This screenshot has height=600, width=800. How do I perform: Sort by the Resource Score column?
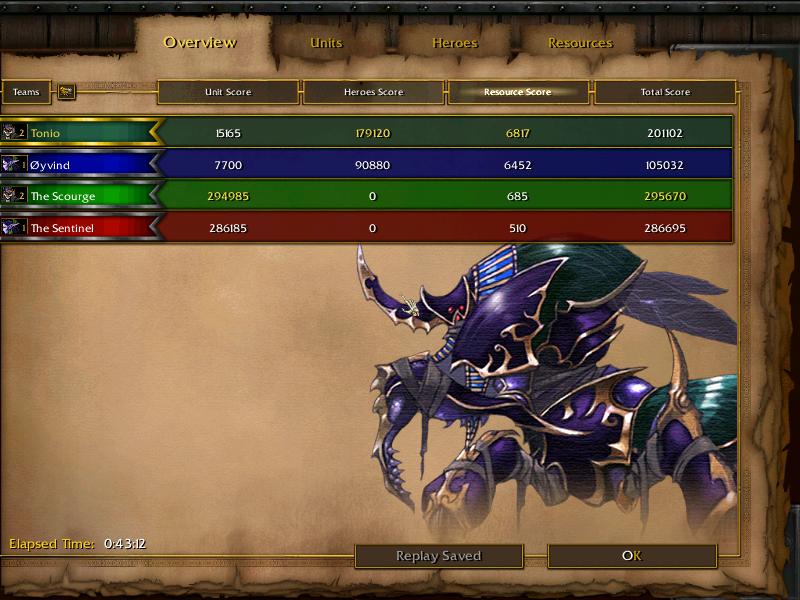[x=517, y=92]
